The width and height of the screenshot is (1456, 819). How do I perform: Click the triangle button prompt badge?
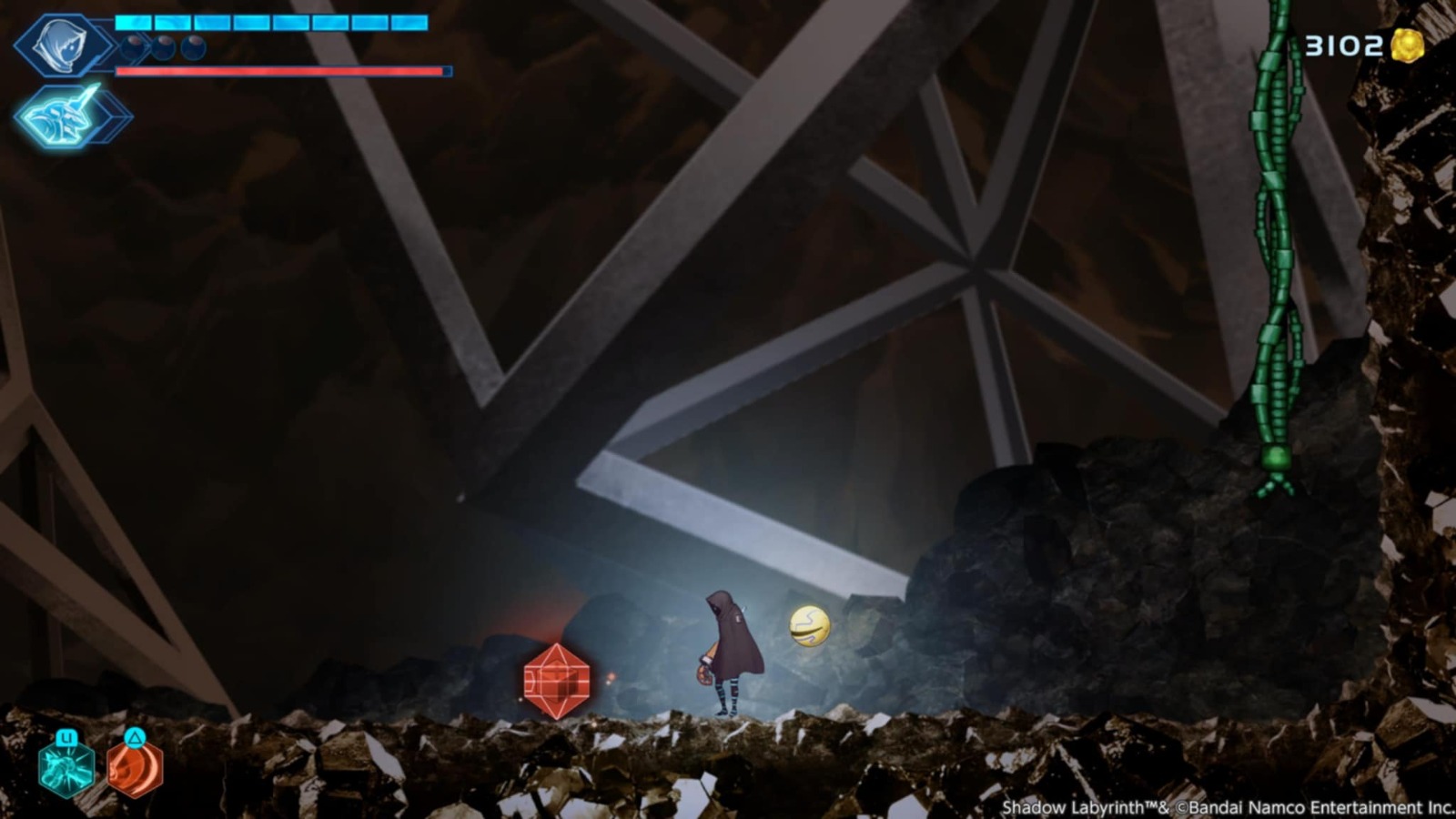[135, 737]
